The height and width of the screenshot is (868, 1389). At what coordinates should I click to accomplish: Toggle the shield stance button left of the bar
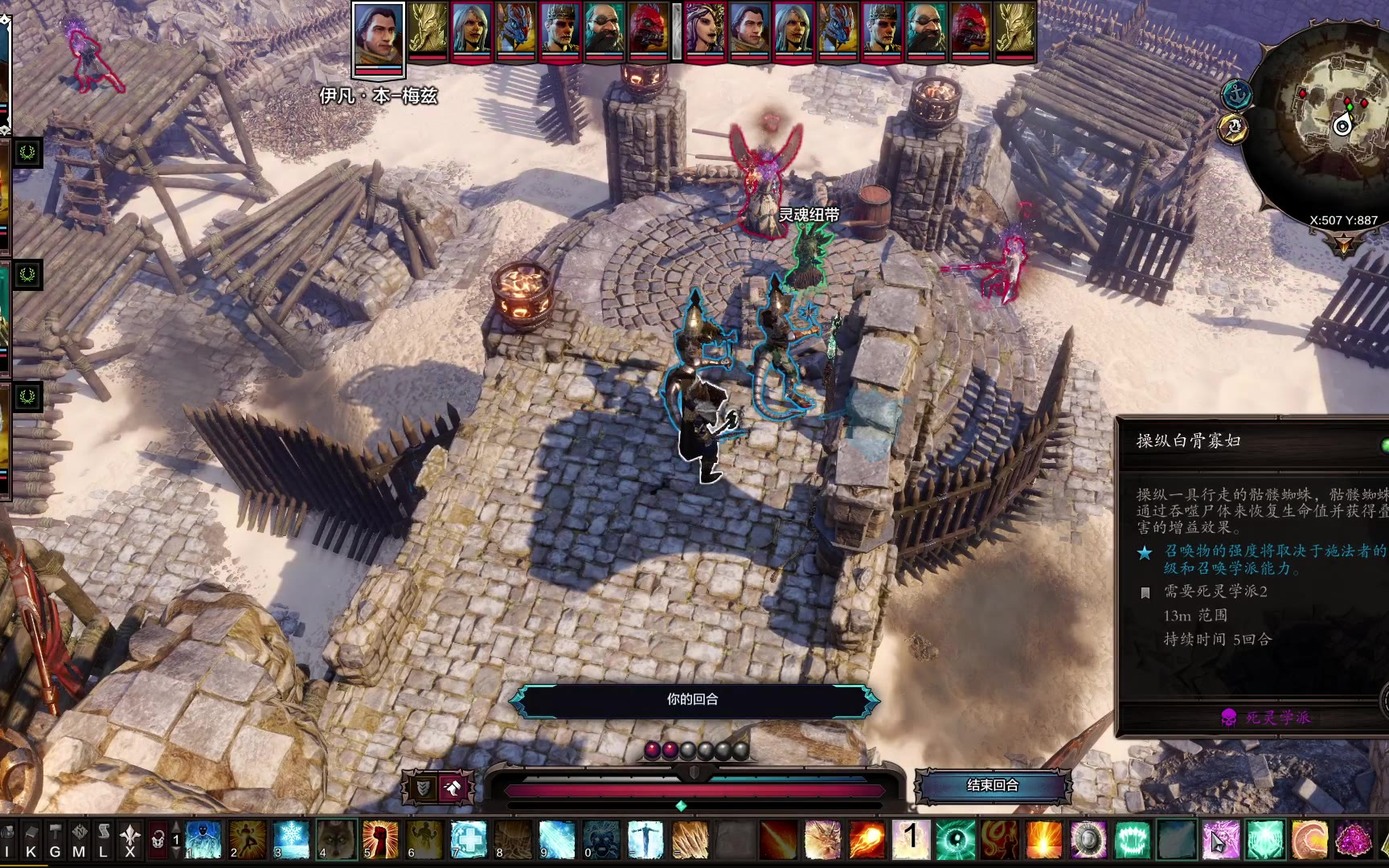pos(422,788)
